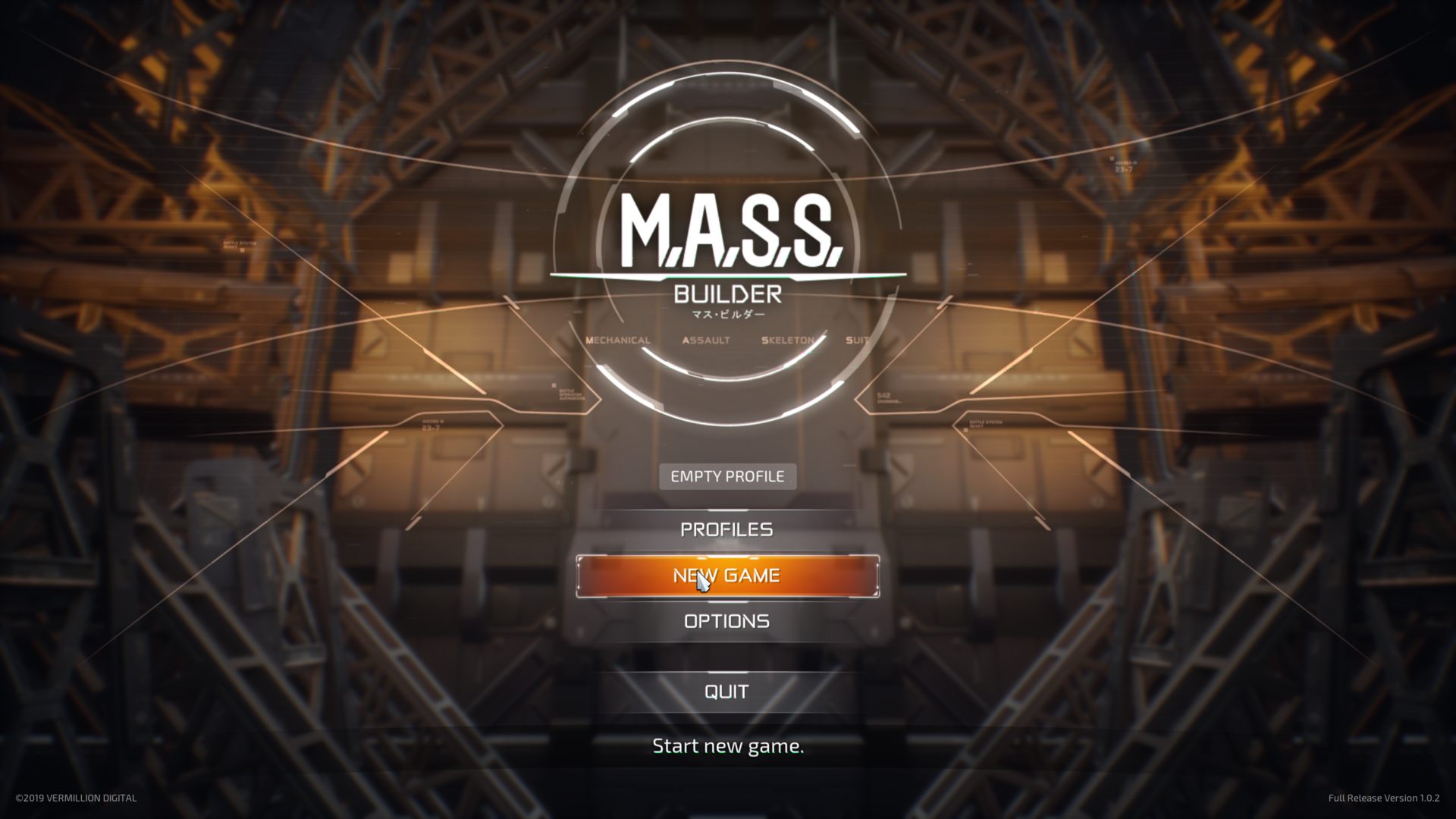Open the Options menu
The width and height of the screenshot is (1456, 819).
[x=726, y=621]
